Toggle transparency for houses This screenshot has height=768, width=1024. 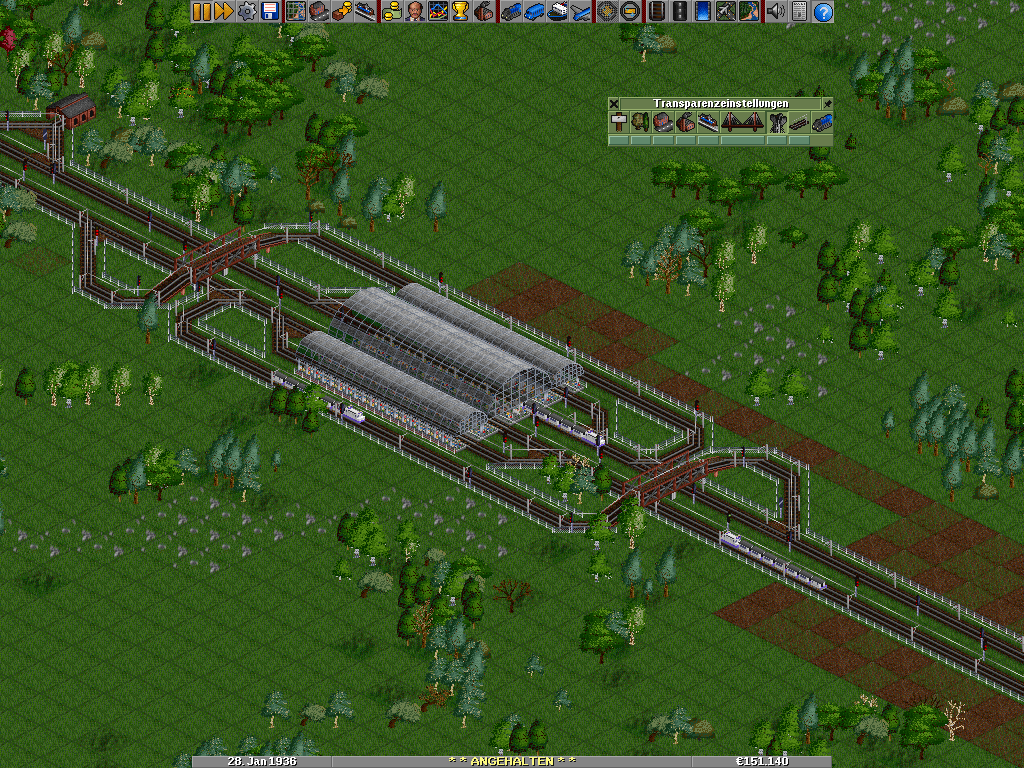coord(663,122)
